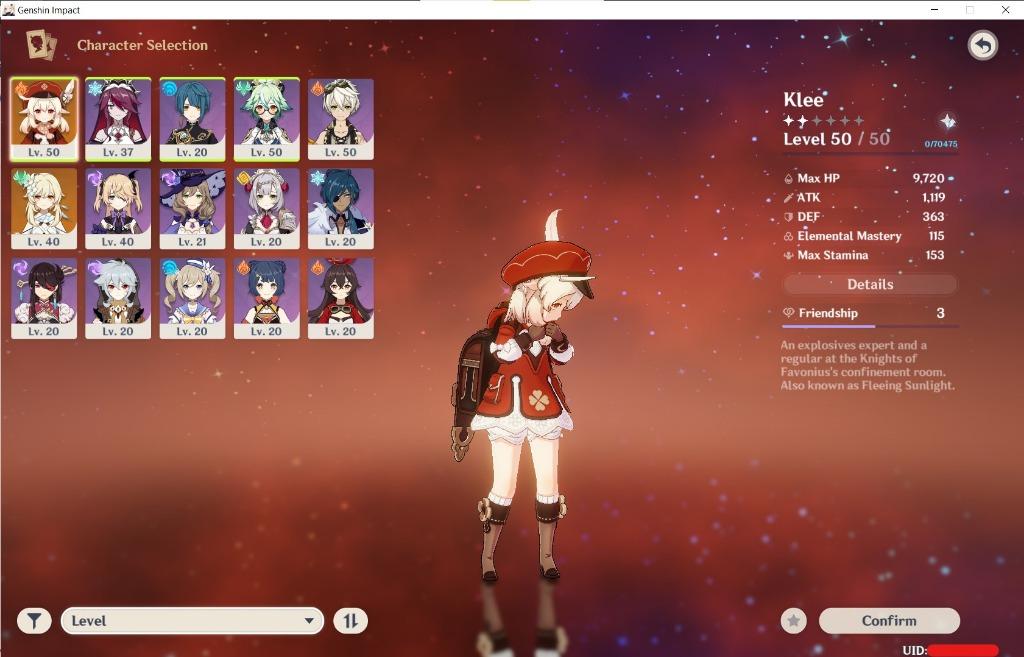Toggle the sort order arrows
This screenshot has height=657, width=1024.
tap(350, 621)
